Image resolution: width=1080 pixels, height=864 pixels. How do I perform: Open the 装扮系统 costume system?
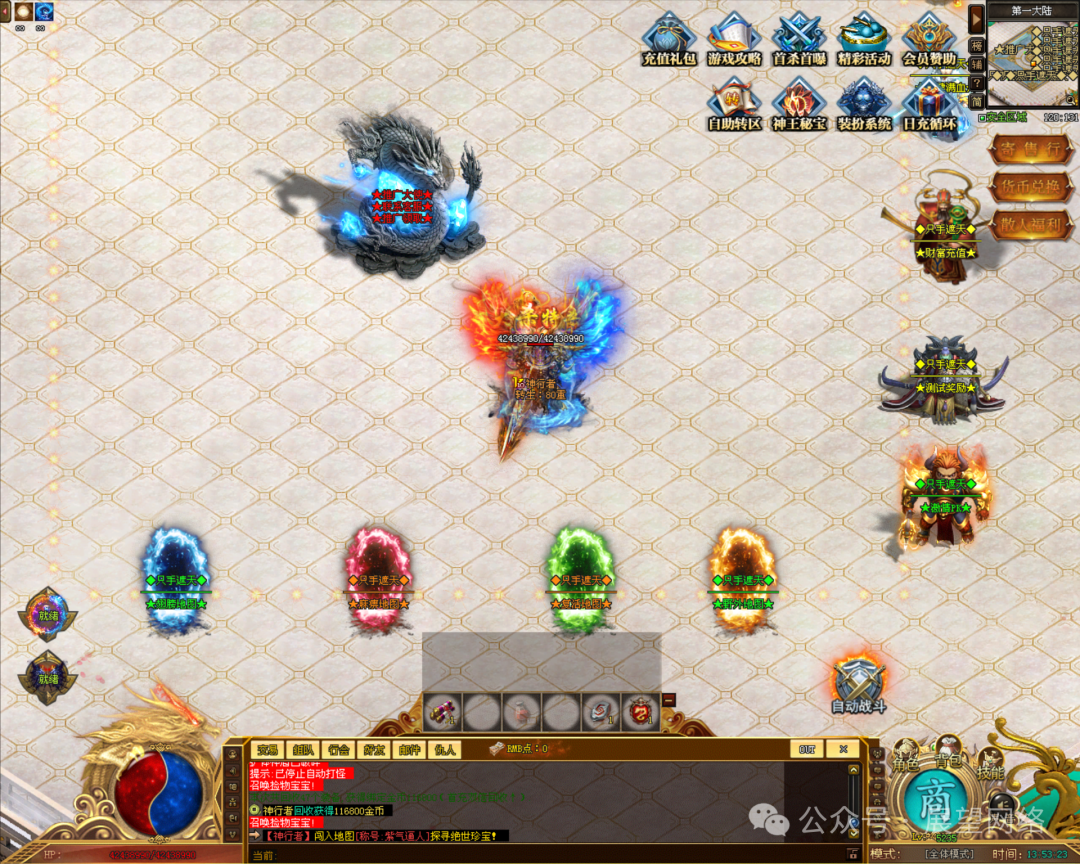[864, 103]
